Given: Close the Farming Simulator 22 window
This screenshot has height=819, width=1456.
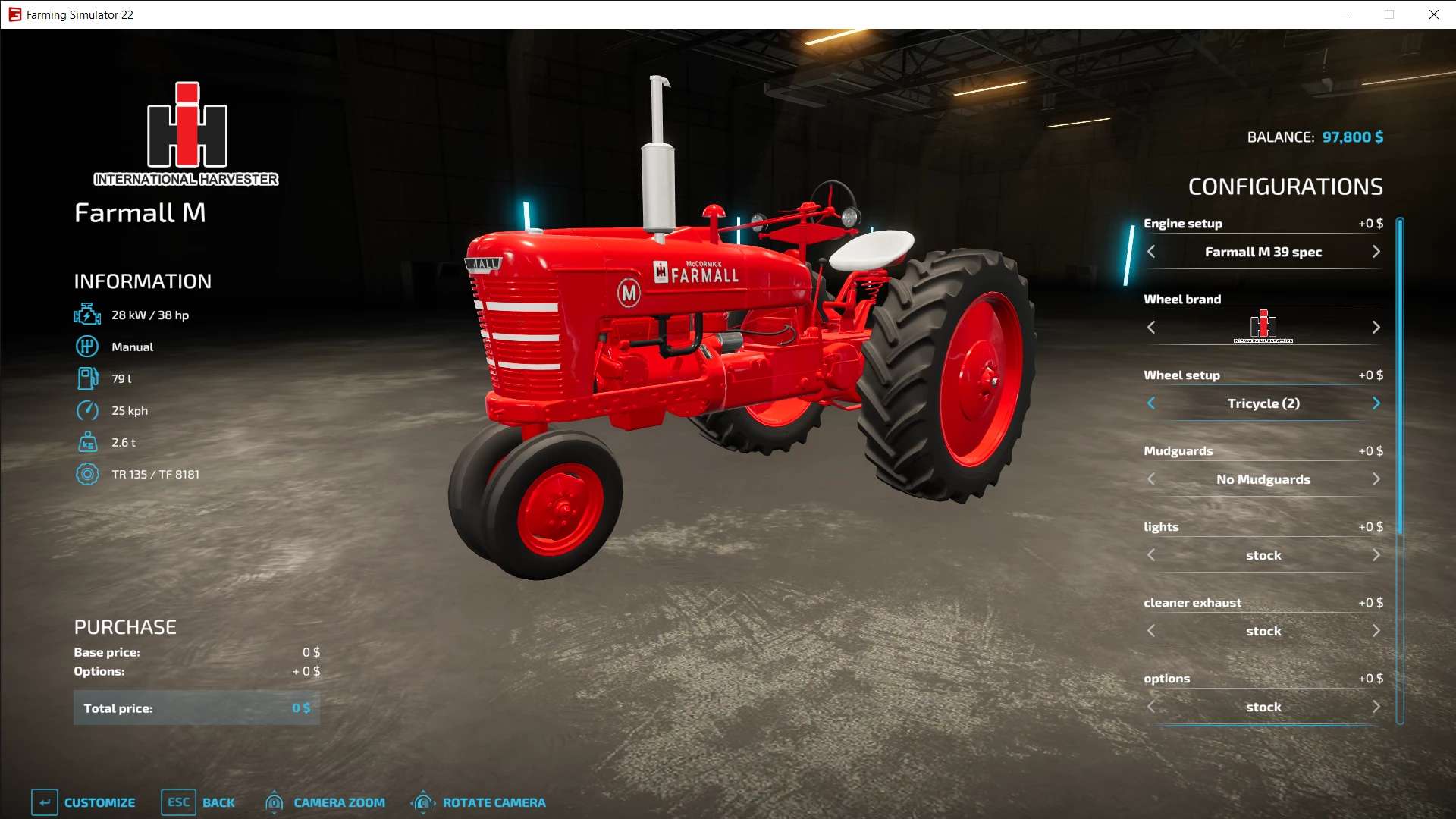Looking at the screenshot, I should pos(1433,14).
